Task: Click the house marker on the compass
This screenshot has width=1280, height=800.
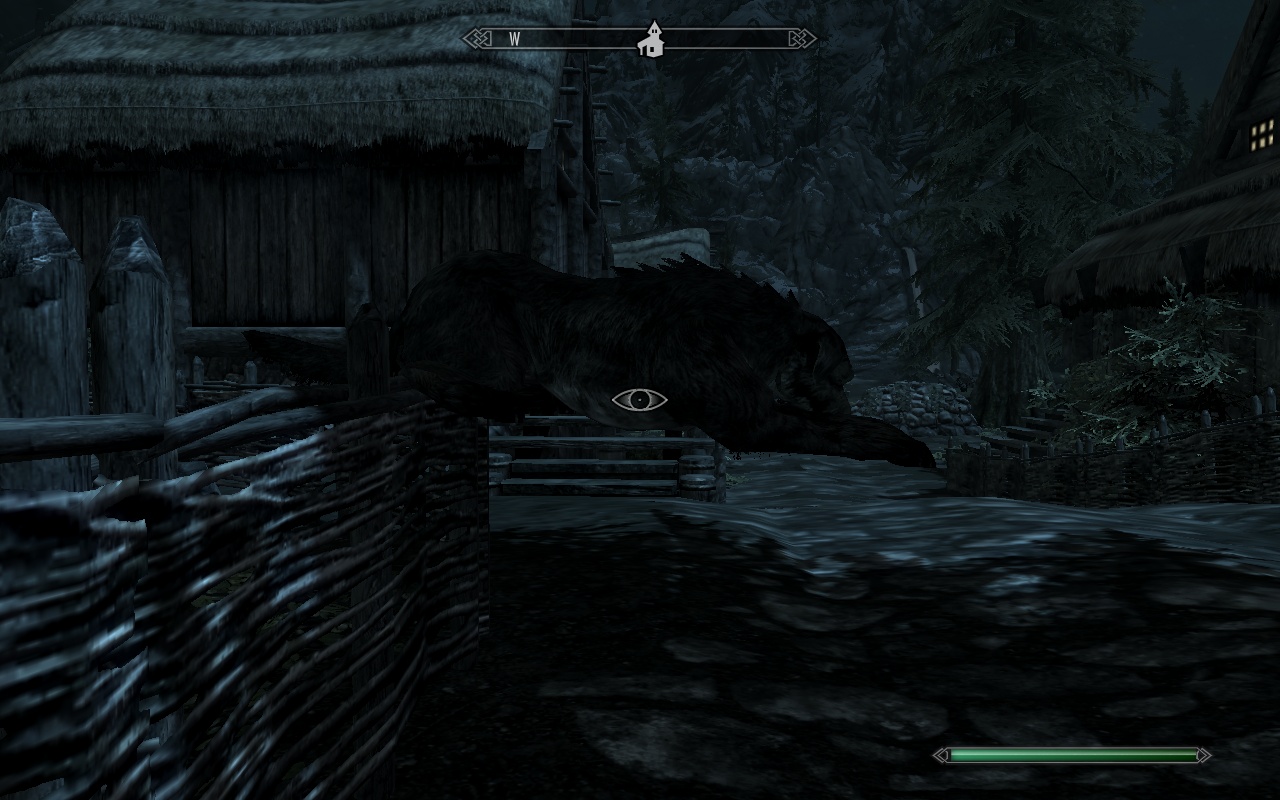Action: coord(653,40)
